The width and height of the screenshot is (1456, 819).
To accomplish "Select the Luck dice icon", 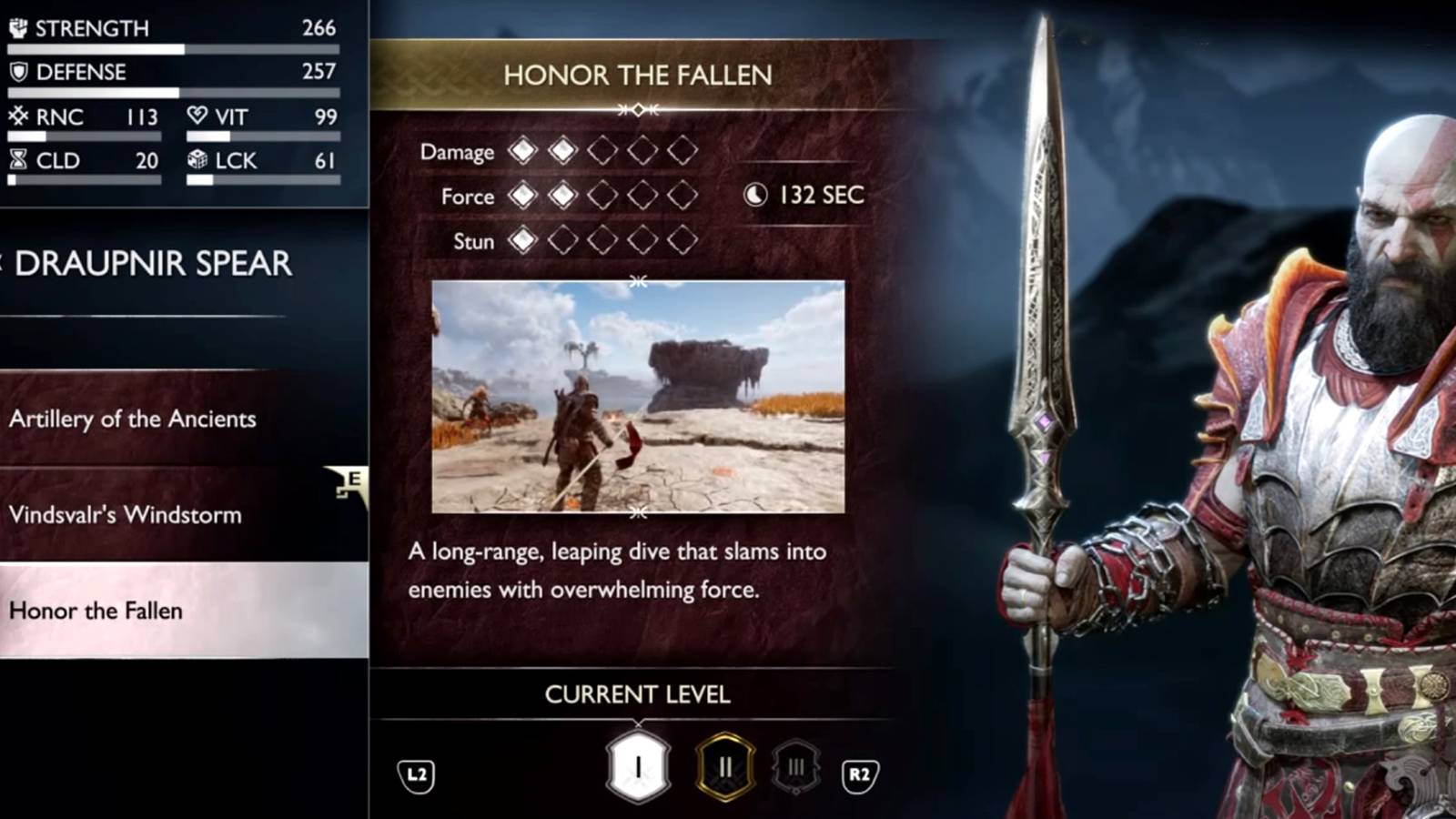I will [x=196, y=161].
